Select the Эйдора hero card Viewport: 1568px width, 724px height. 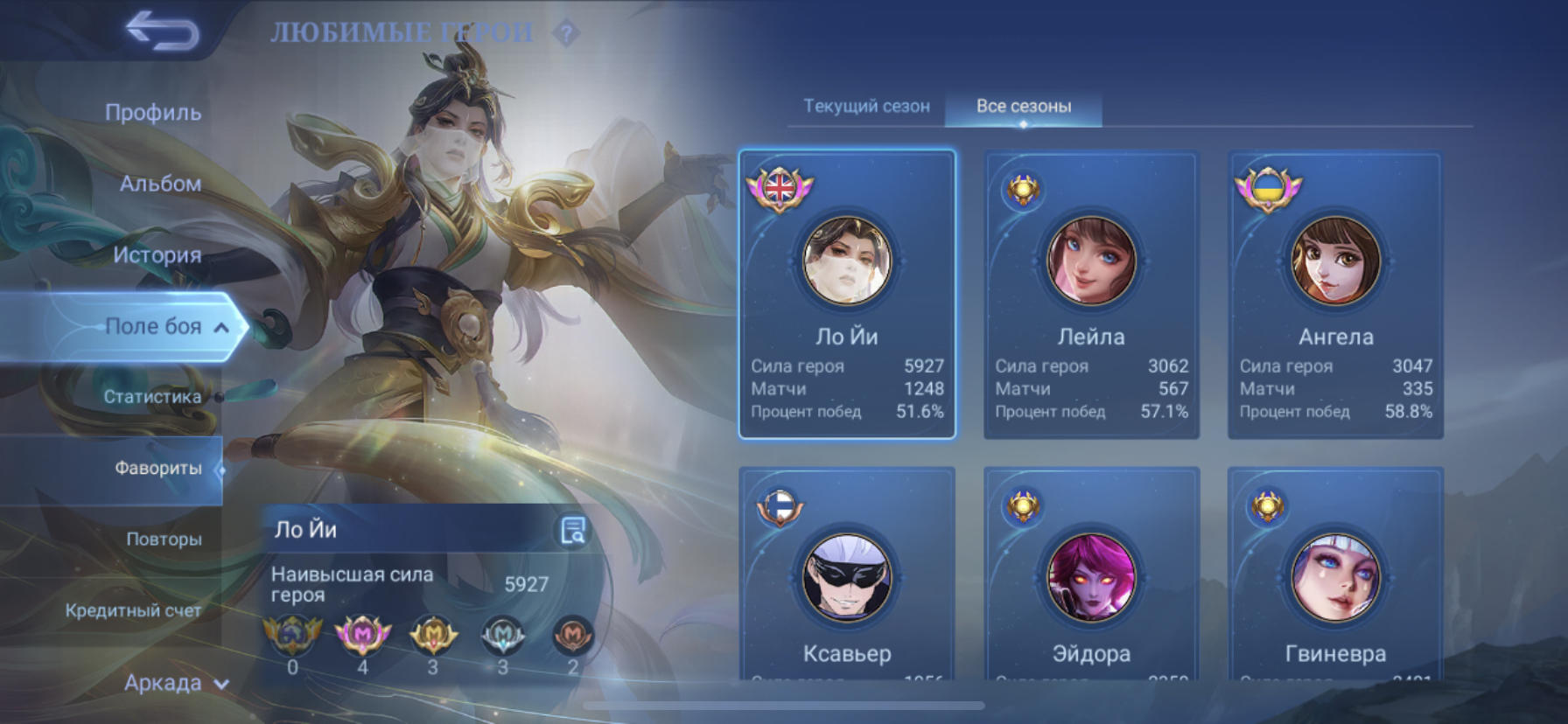(x=1091, y=577)
